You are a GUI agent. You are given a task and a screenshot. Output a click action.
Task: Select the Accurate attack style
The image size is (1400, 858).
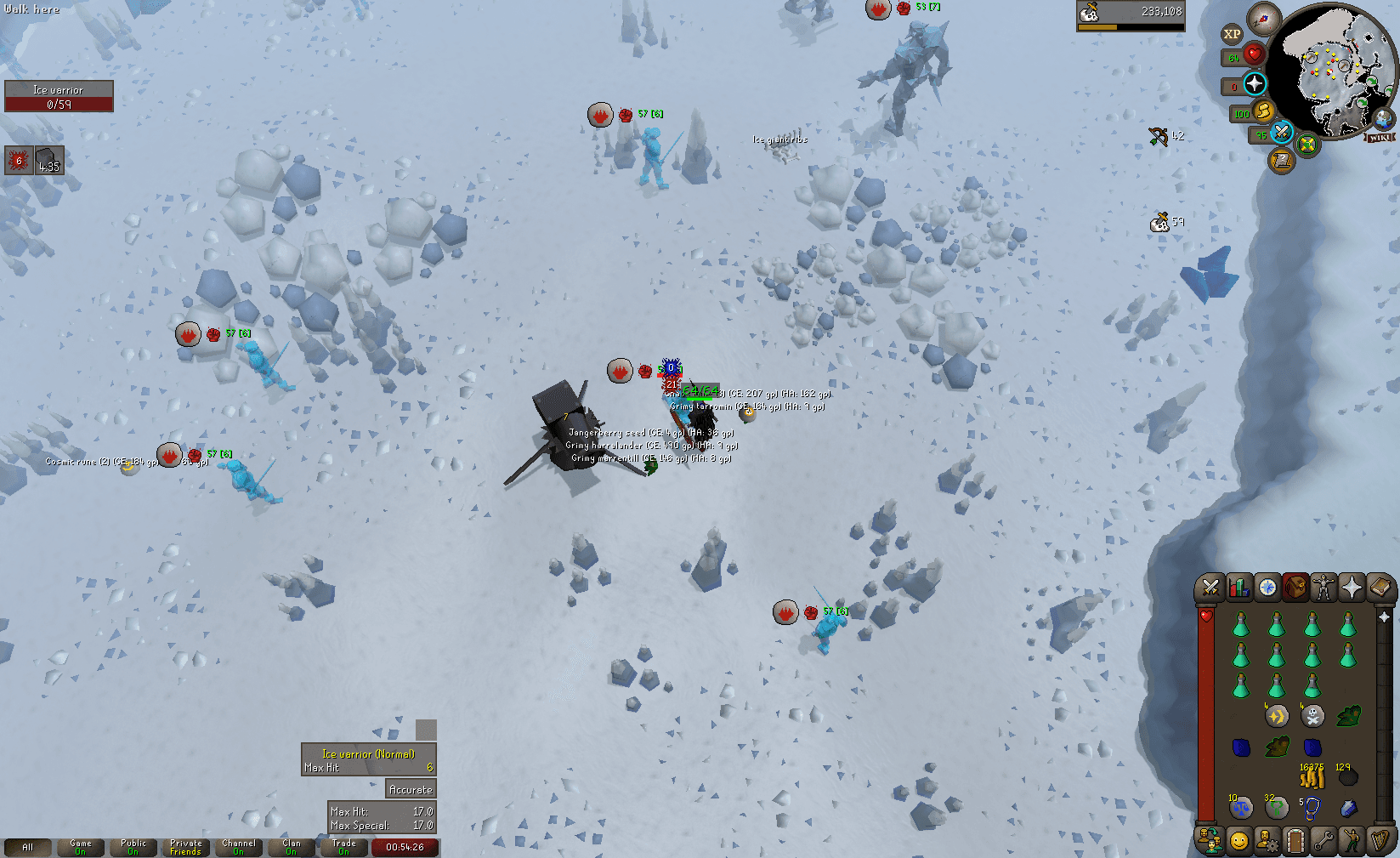pyautogui.click(x=411, y=789)
